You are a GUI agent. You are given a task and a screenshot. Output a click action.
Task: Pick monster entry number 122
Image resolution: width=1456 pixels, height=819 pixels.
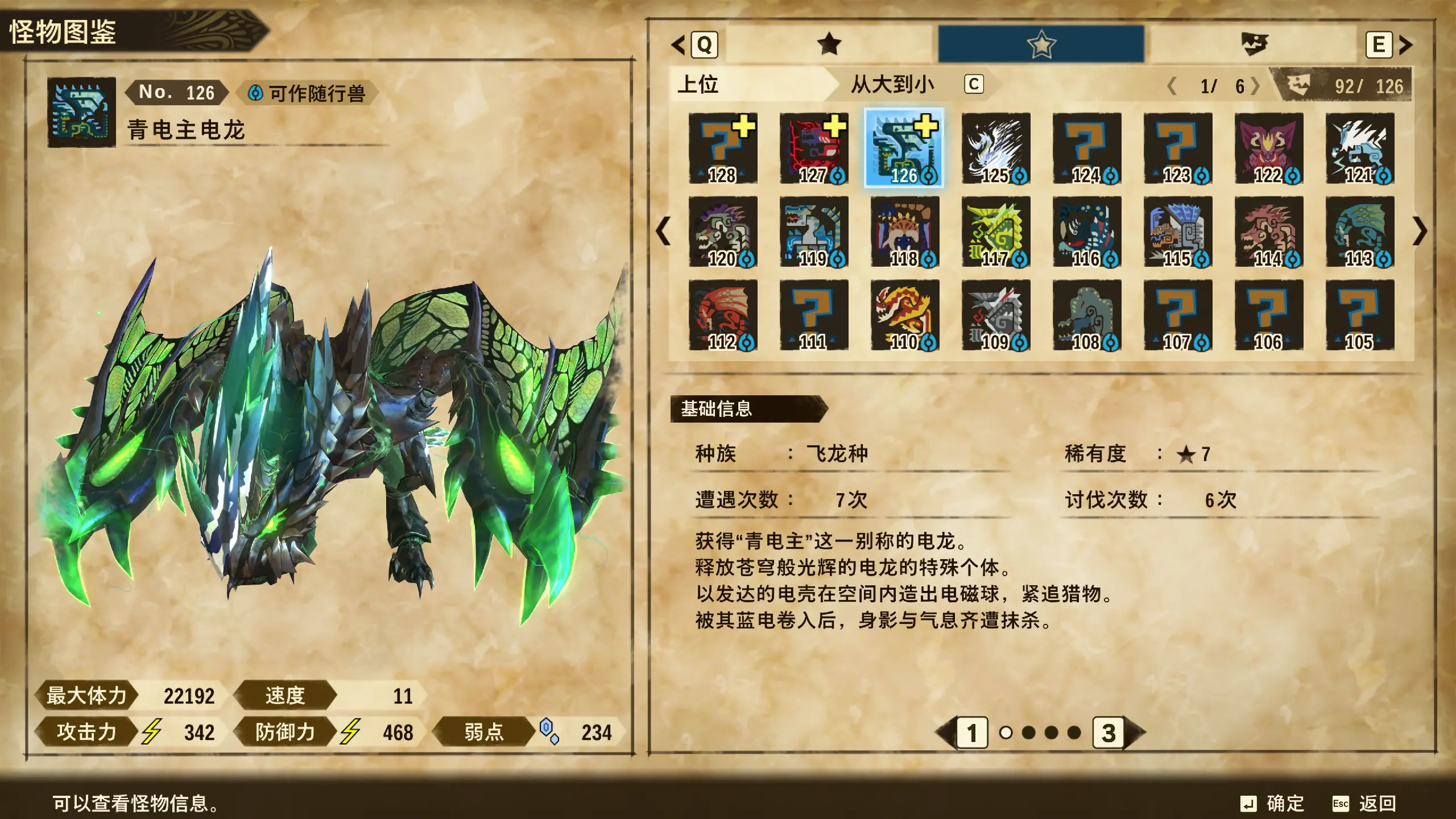coord(1269,148)
